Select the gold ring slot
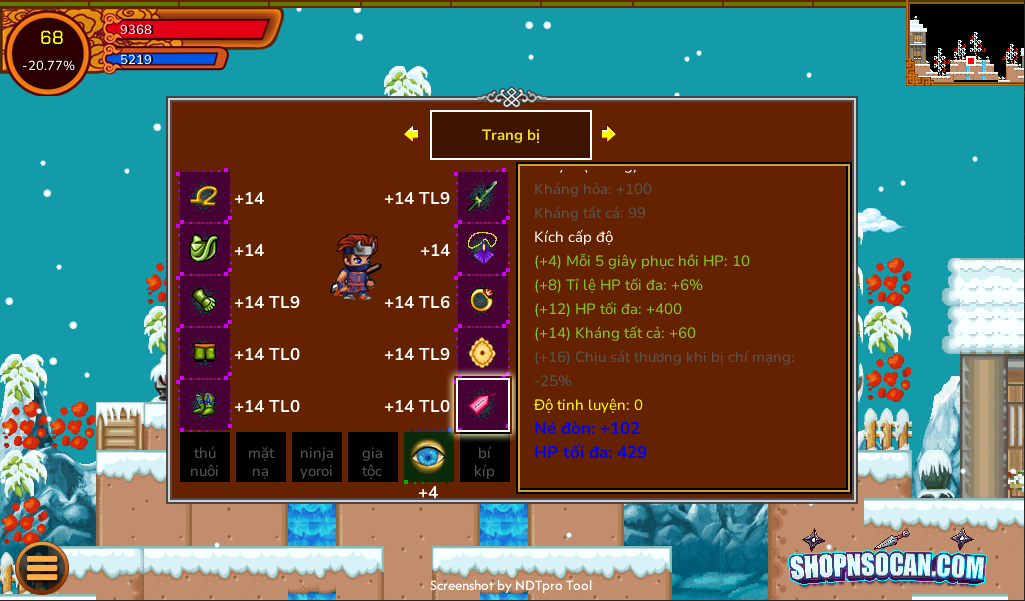The height and width of the screenshot is (601, 1025). (483, 302)
